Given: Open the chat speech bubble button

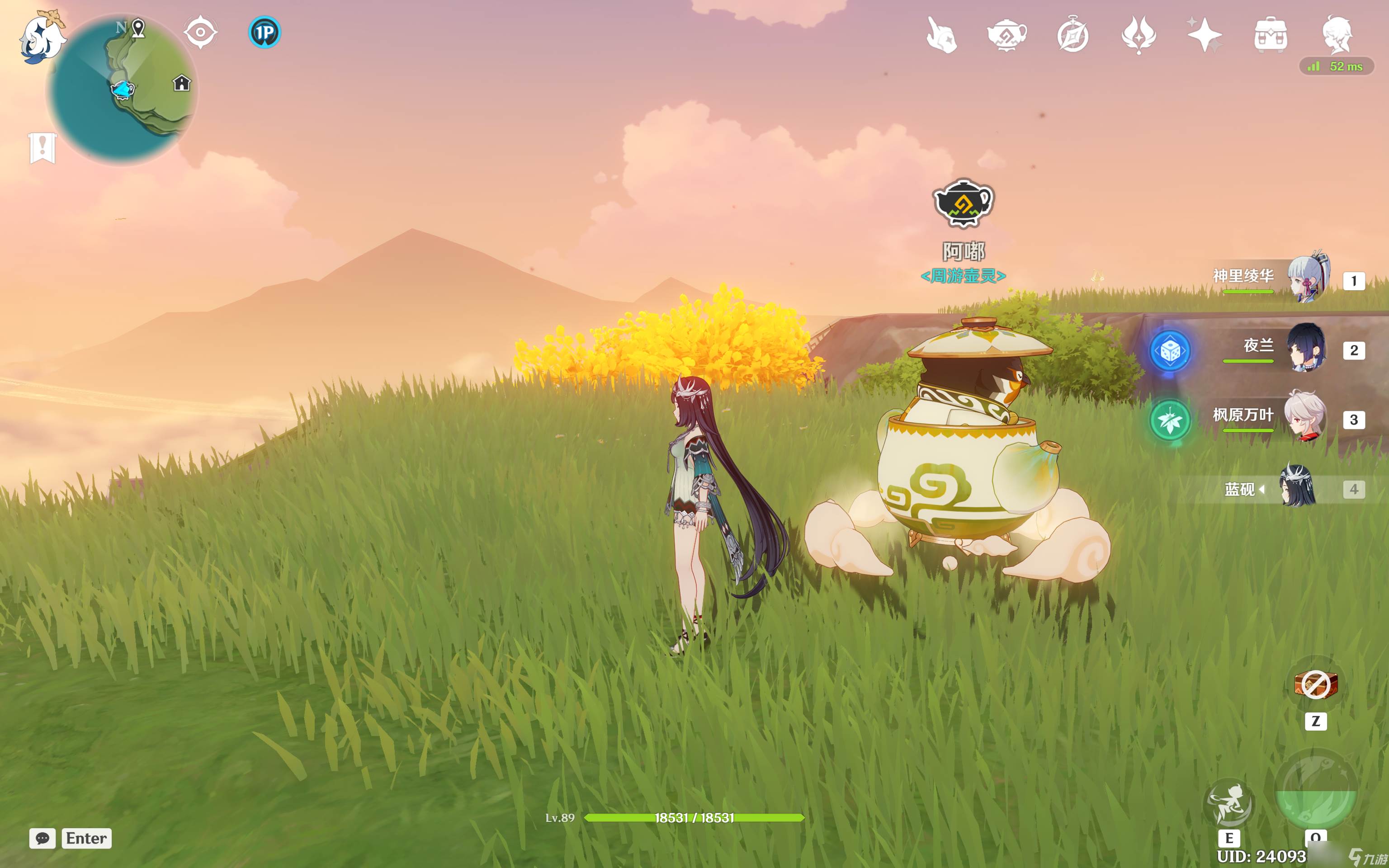Looking at the screenshot, I should pos(43,838).
